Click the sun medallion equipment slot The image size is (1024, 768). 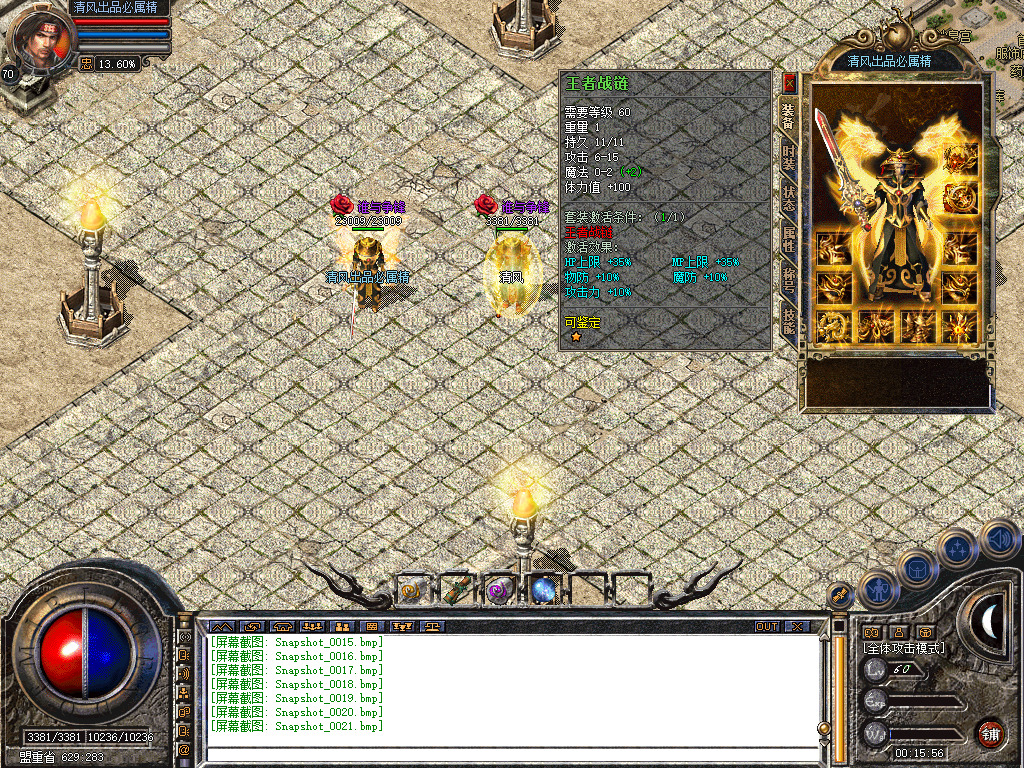(x=960, y=326)
